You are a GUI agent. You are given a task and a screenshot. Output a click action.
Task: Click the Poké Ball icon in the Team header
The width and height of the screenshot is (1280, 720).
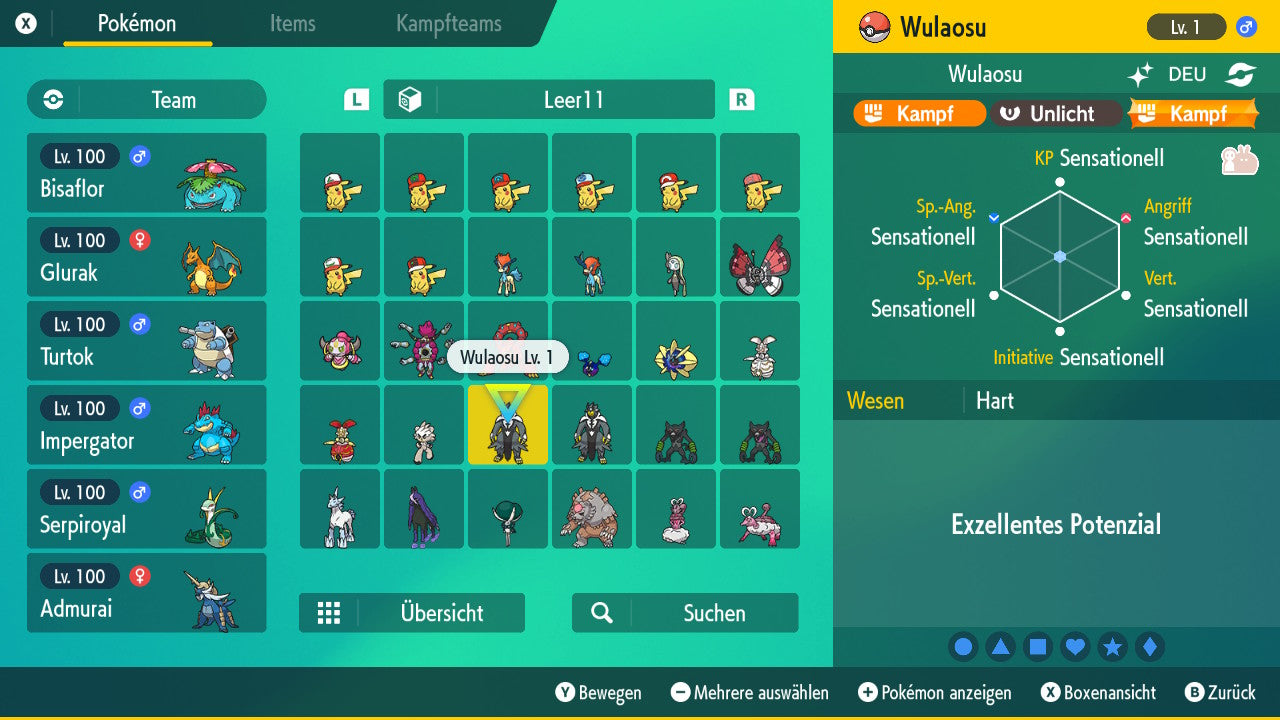(x=51, y=99)
